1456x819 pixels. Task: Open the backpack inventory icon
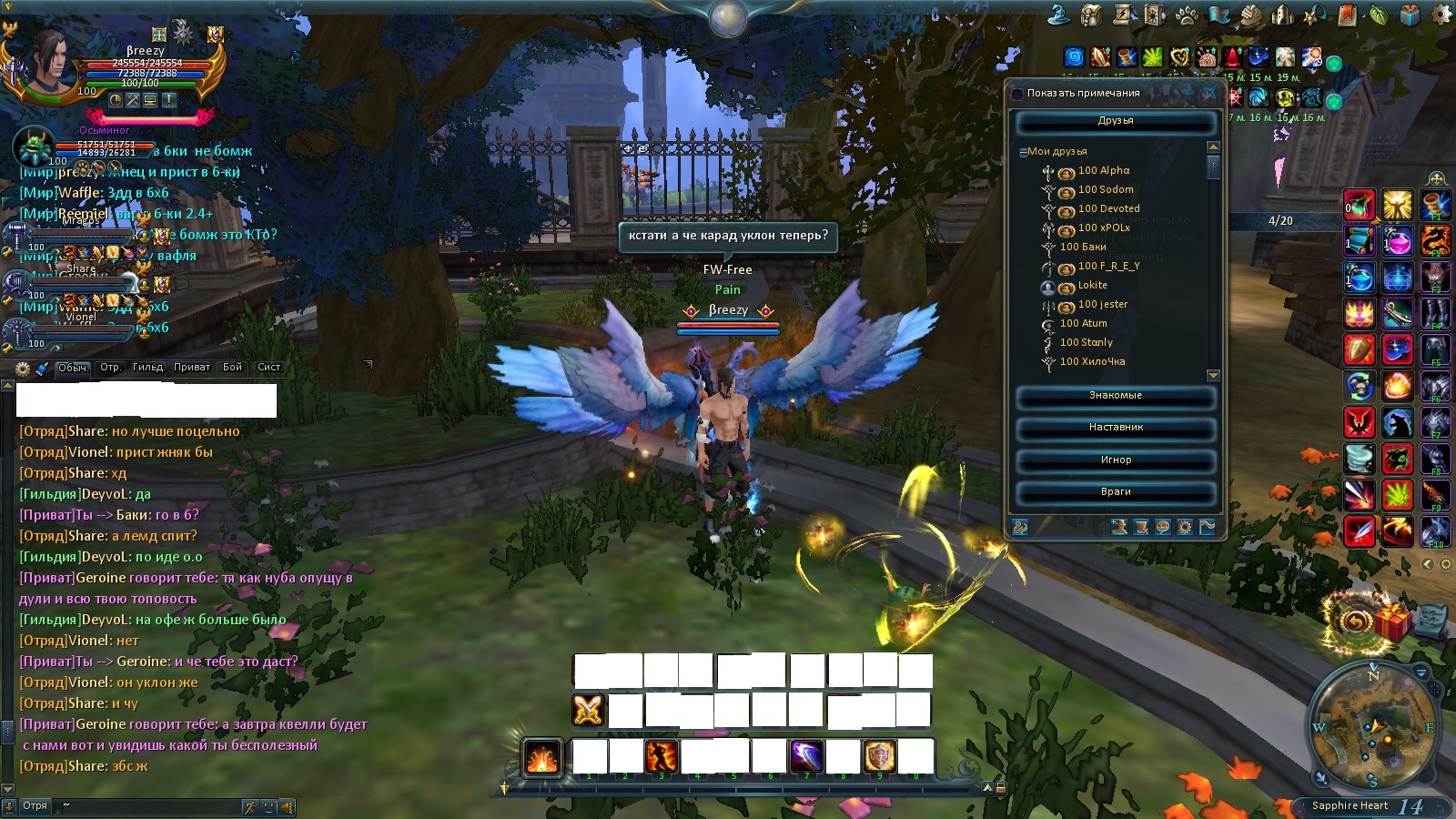click(x=1091, y=15)
